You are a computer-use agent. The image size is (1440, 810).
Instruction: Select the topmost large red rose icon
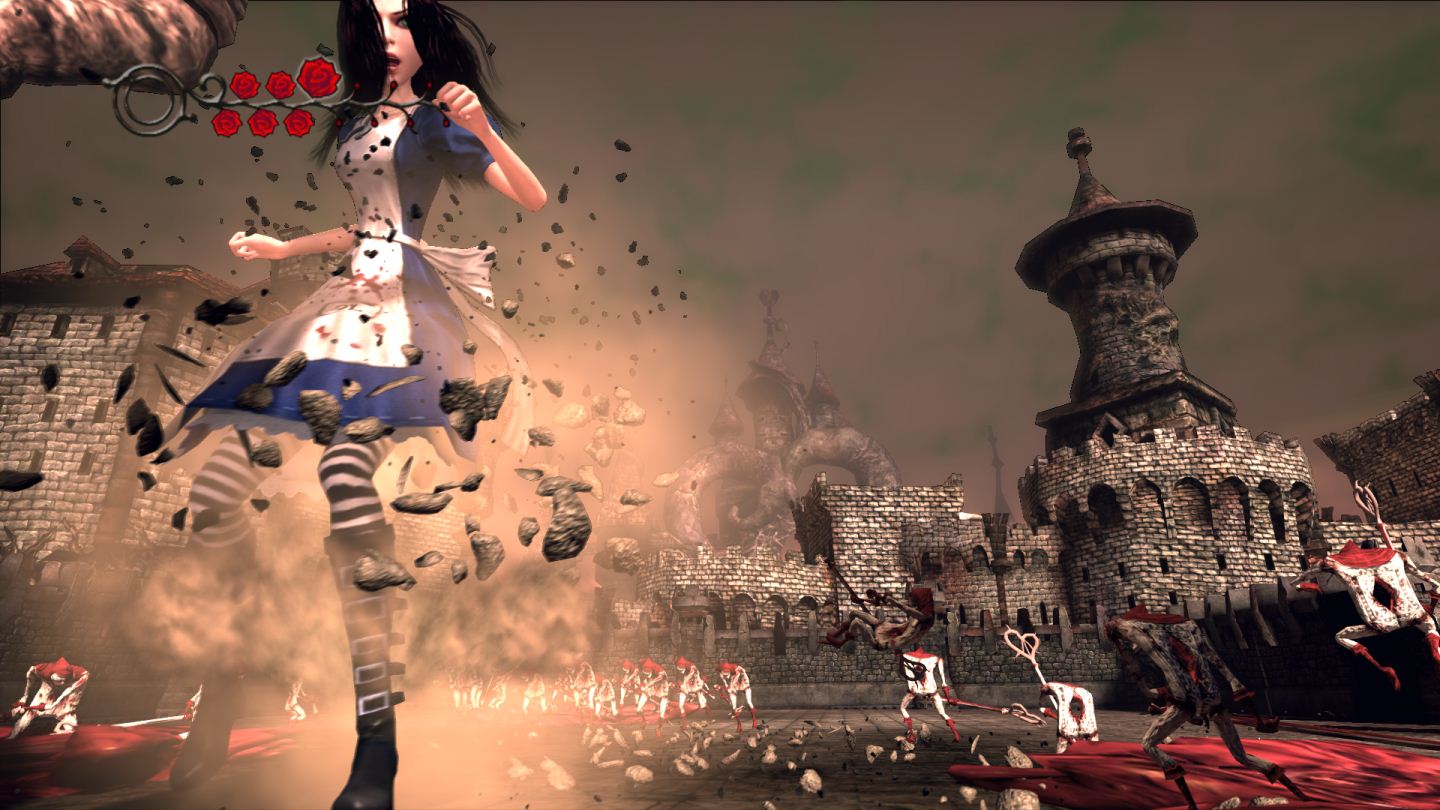point(319,77)
